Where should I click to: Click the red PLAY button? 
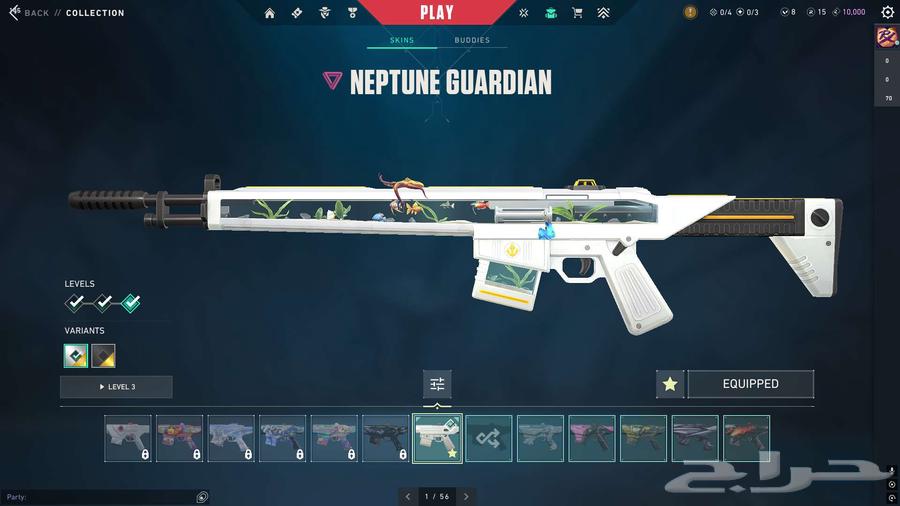(437, 13)
